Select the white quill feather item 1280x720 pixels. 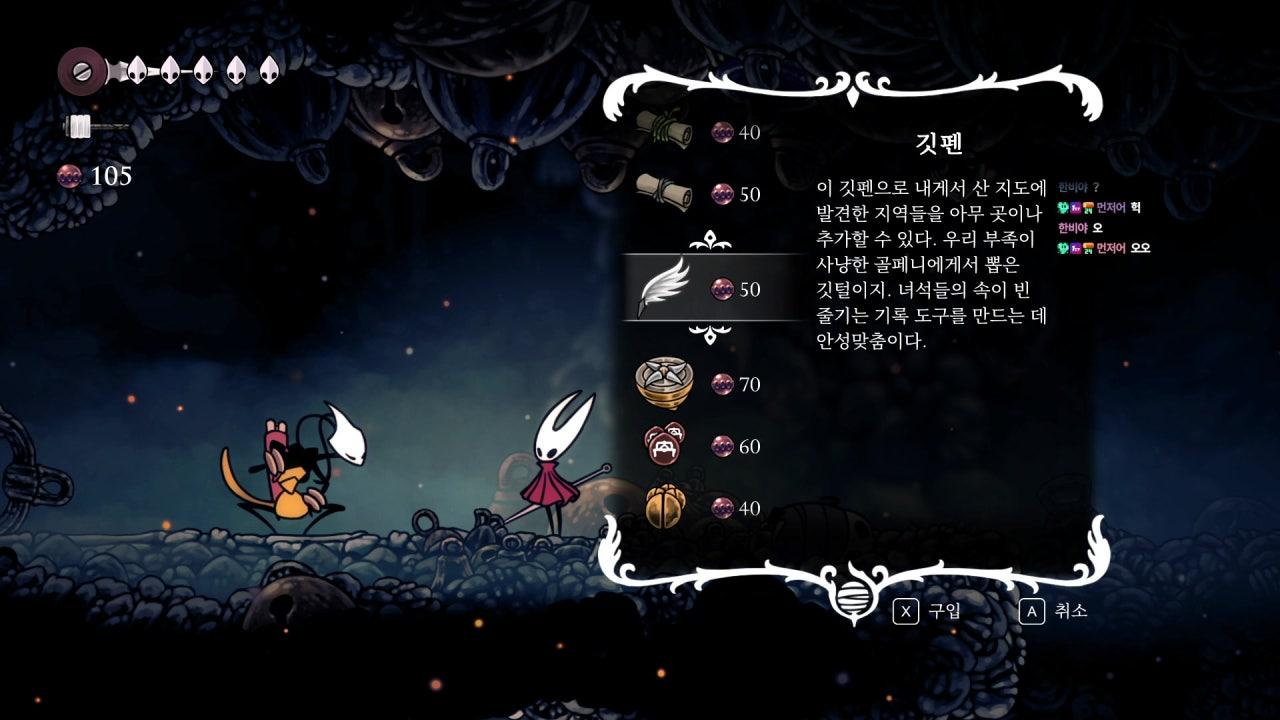[664, 287]
